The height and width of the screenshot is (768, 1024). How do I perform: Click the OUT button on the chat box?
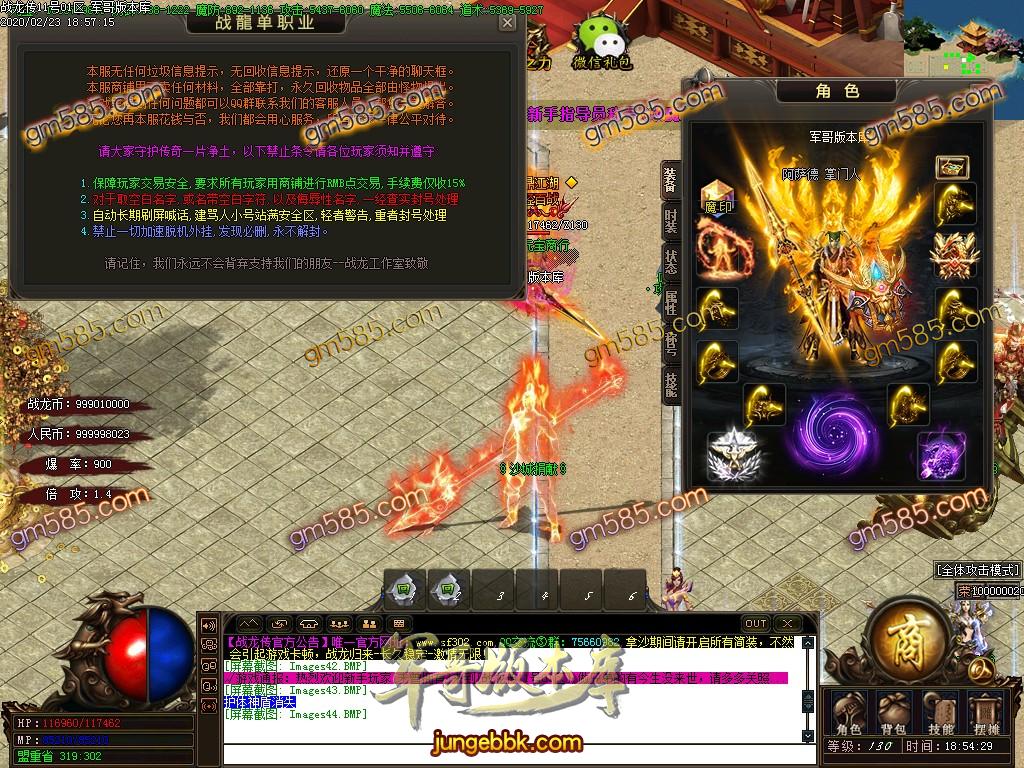(x=756, y=624)
